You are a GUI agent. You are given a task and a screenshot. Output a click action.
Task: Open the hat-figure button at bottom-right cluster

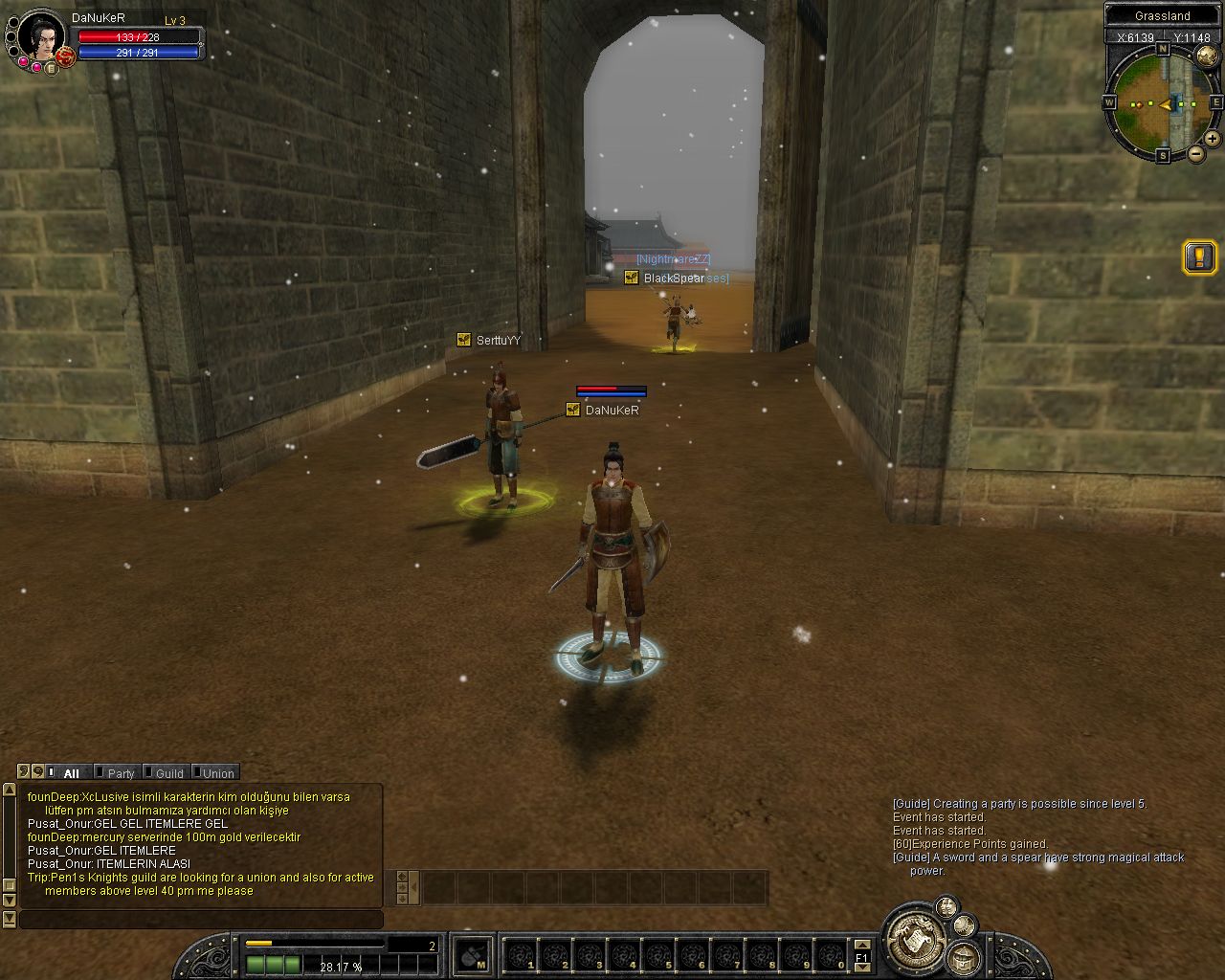click(964, 957)
